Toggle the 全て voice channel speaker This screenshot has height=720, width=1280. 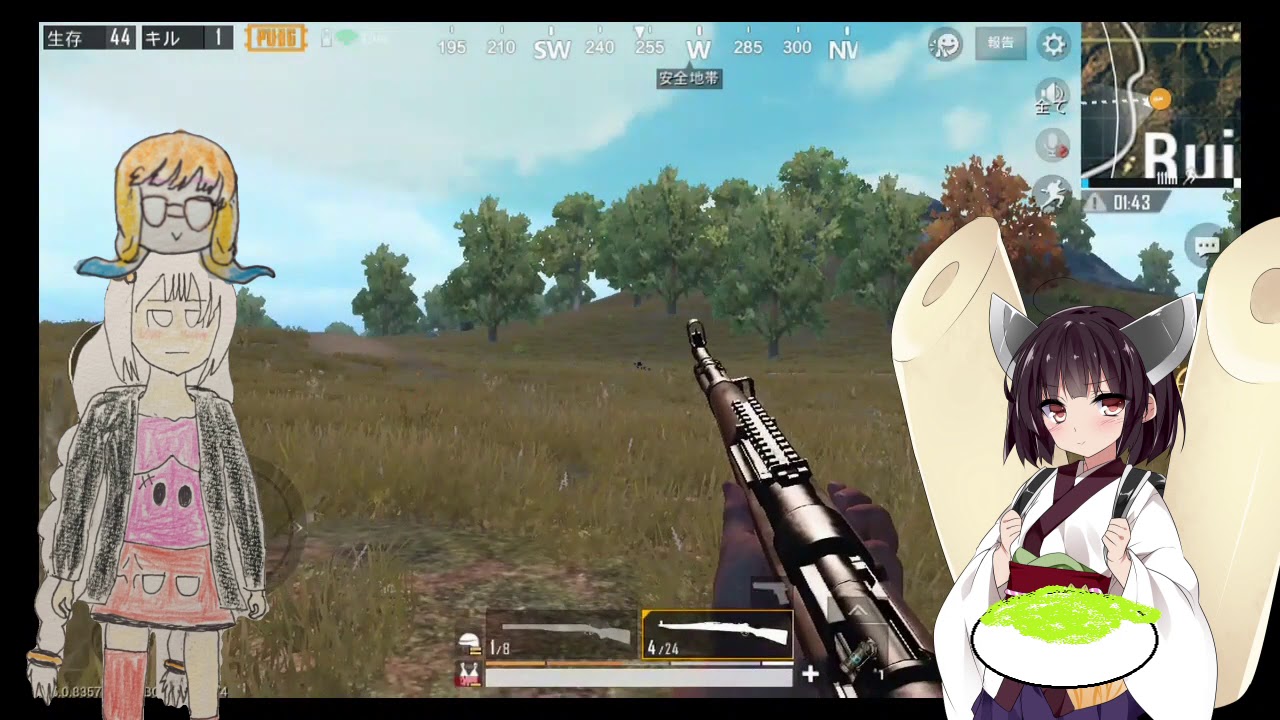1050,98
